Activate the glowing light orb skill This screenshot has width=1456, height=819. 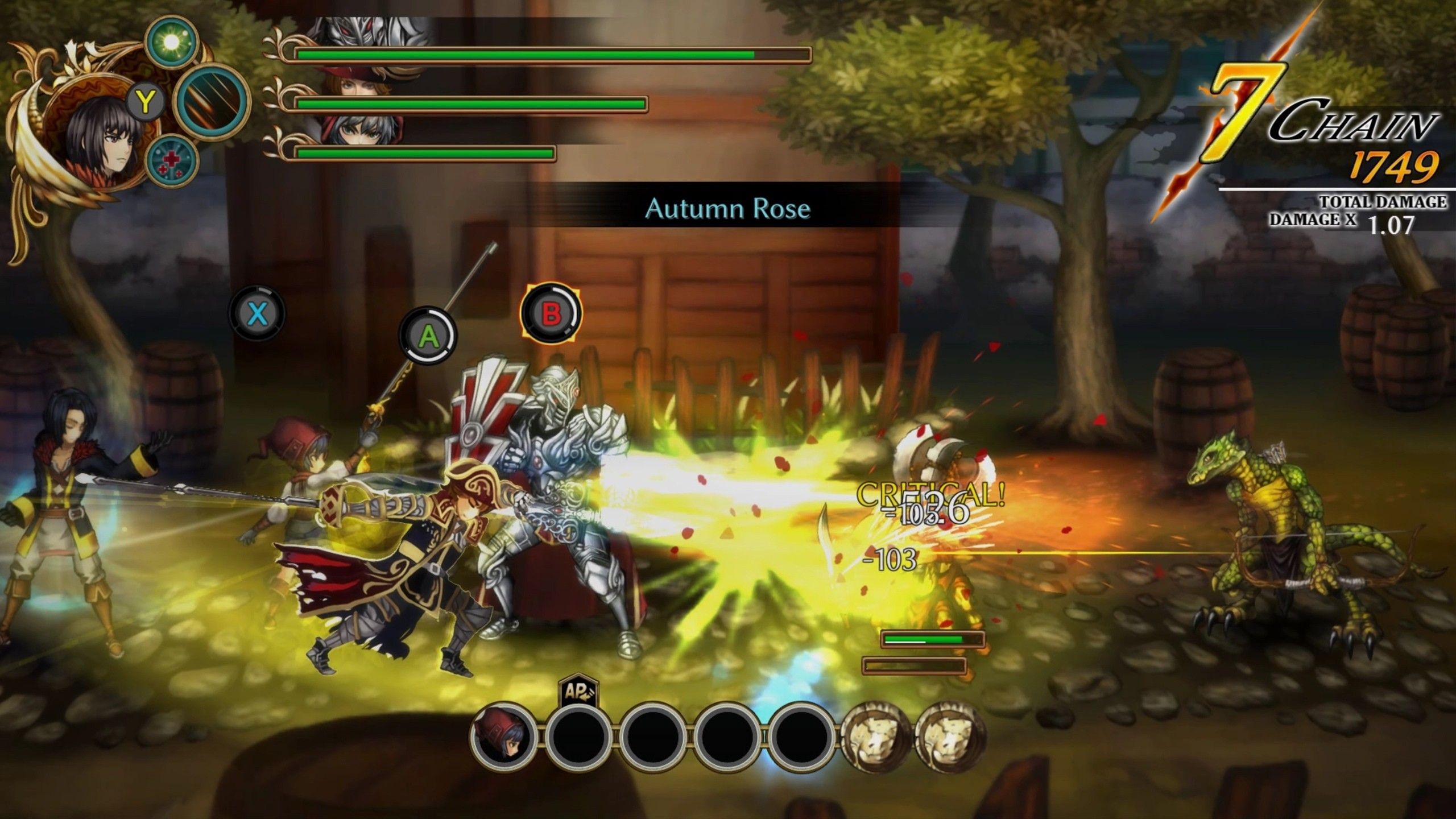(171, 42)
